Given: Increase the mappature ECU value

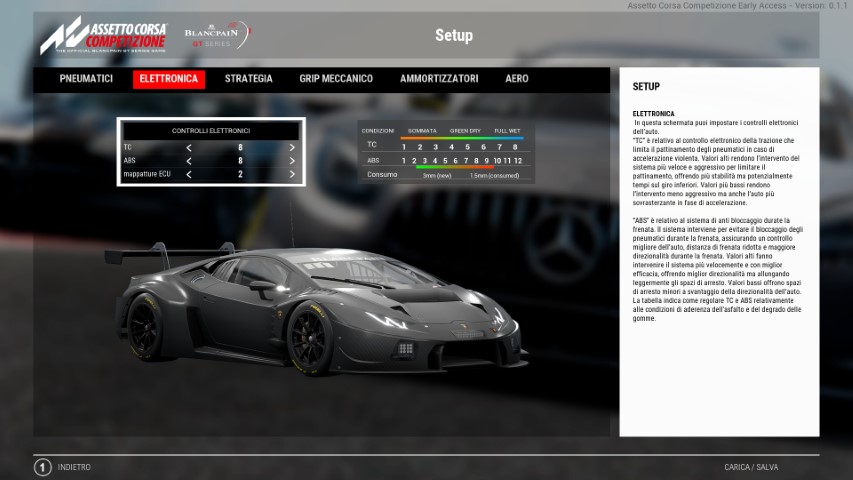Looking at the screenshot, I should [x=292, y=174].
